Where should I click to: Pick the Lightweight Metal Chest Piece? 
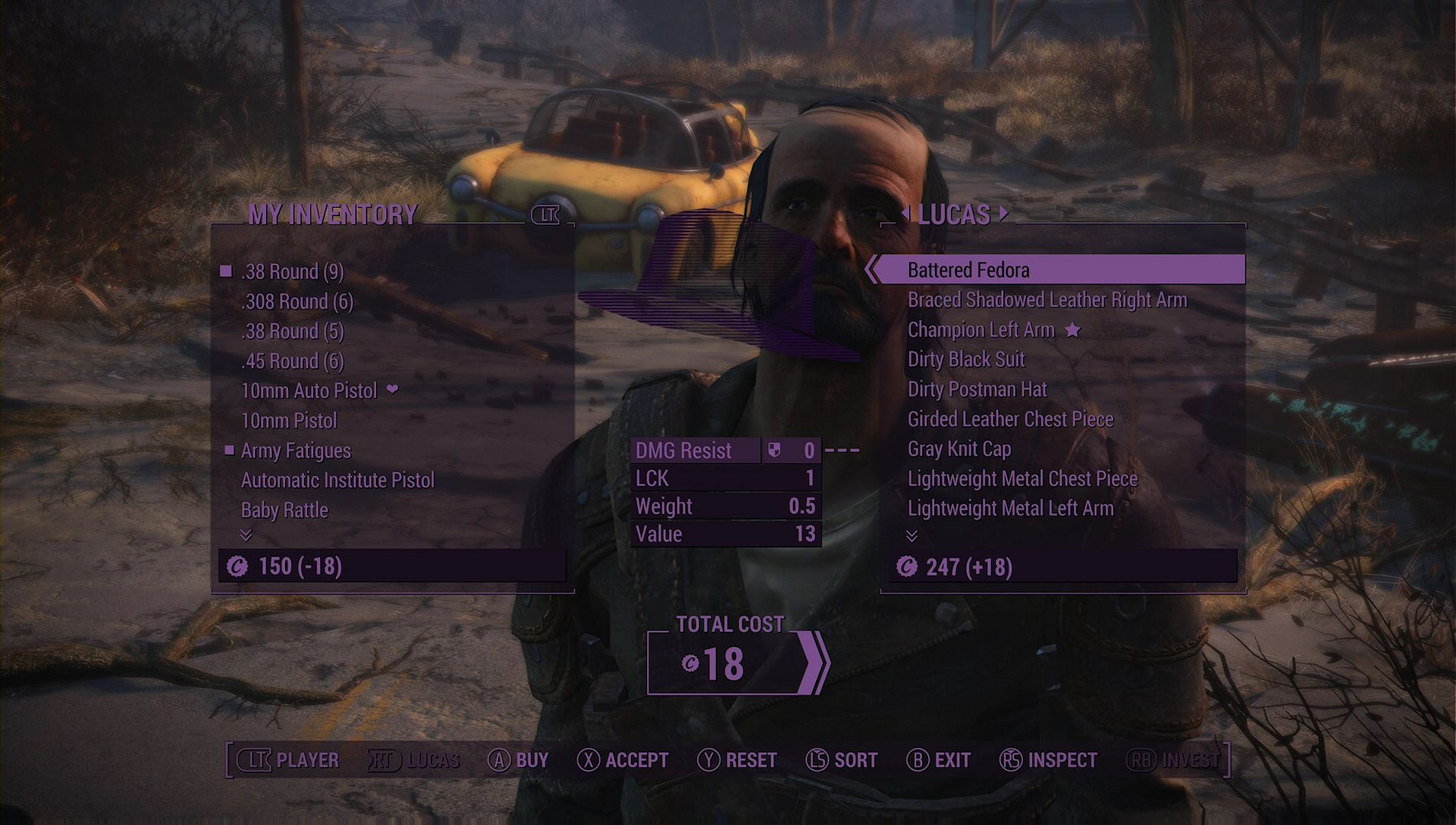click(x=1022, y=479)
